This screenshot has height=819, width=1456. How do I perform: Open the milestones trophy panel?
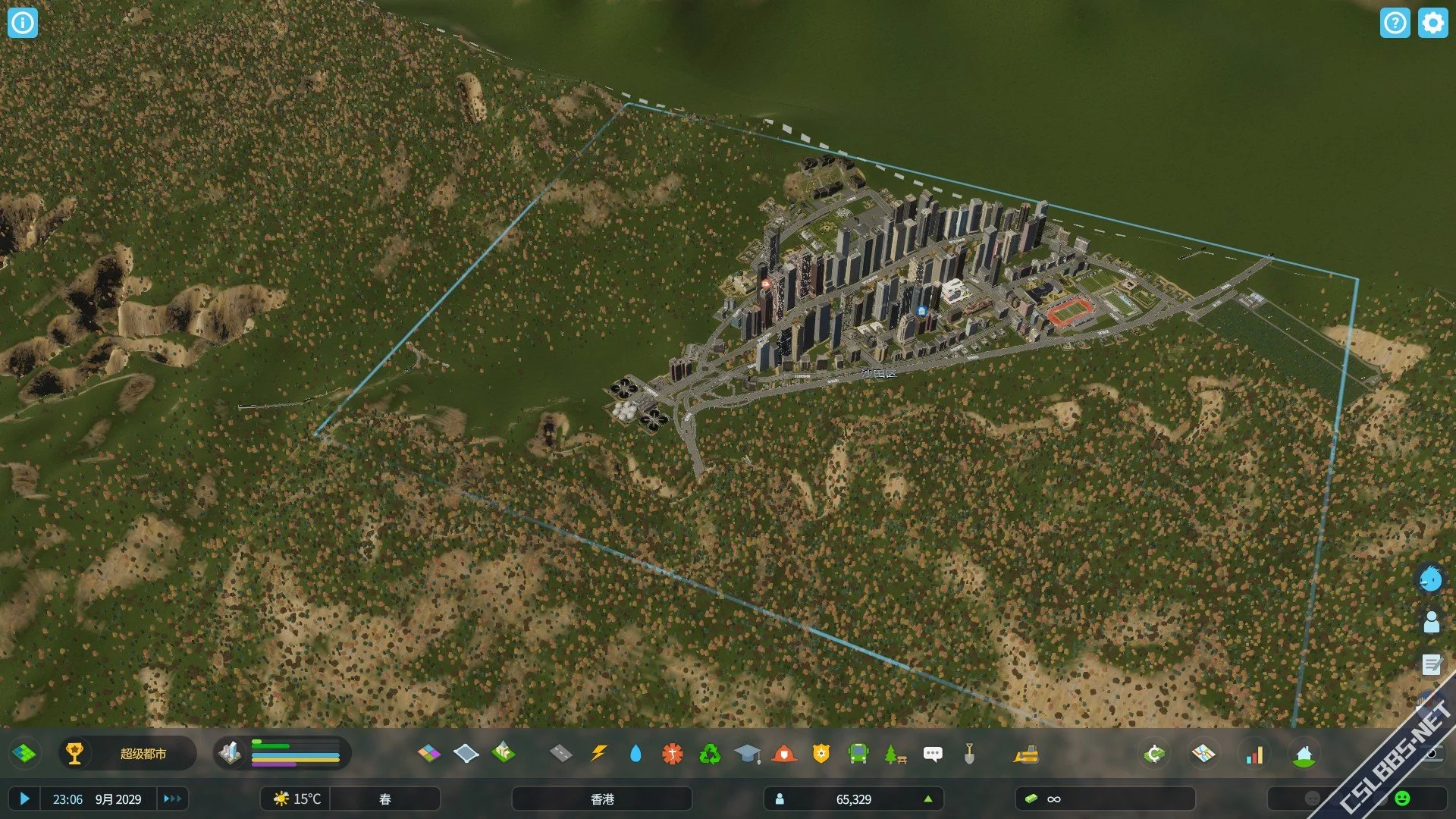click(74, 753)
